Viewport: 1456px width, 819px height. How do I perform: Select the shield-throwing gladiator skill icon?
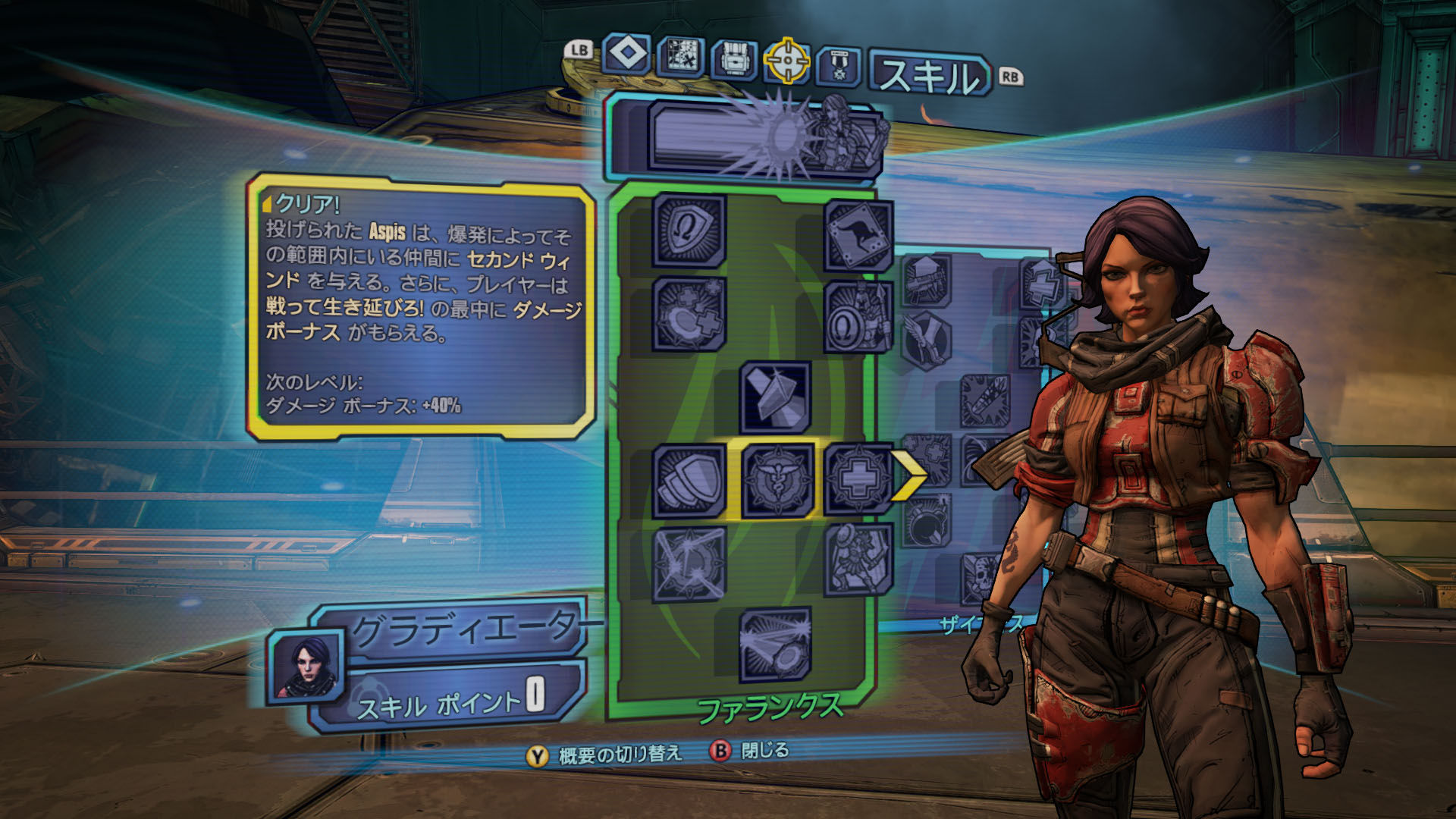[858, 560]
